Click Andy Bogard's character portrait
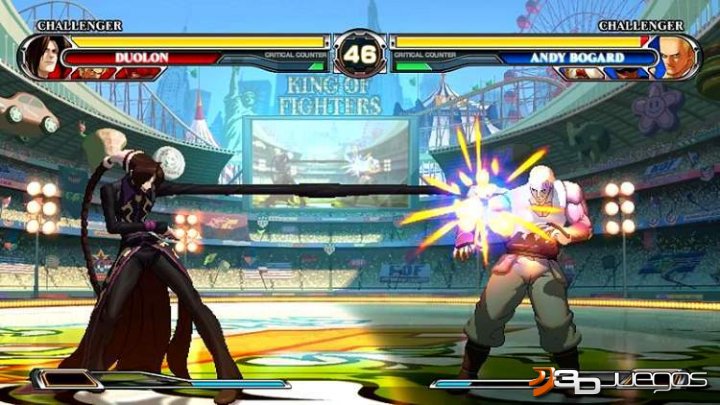Image resolution: width=720 pixels, height=405 pixels. coord(676,55)
